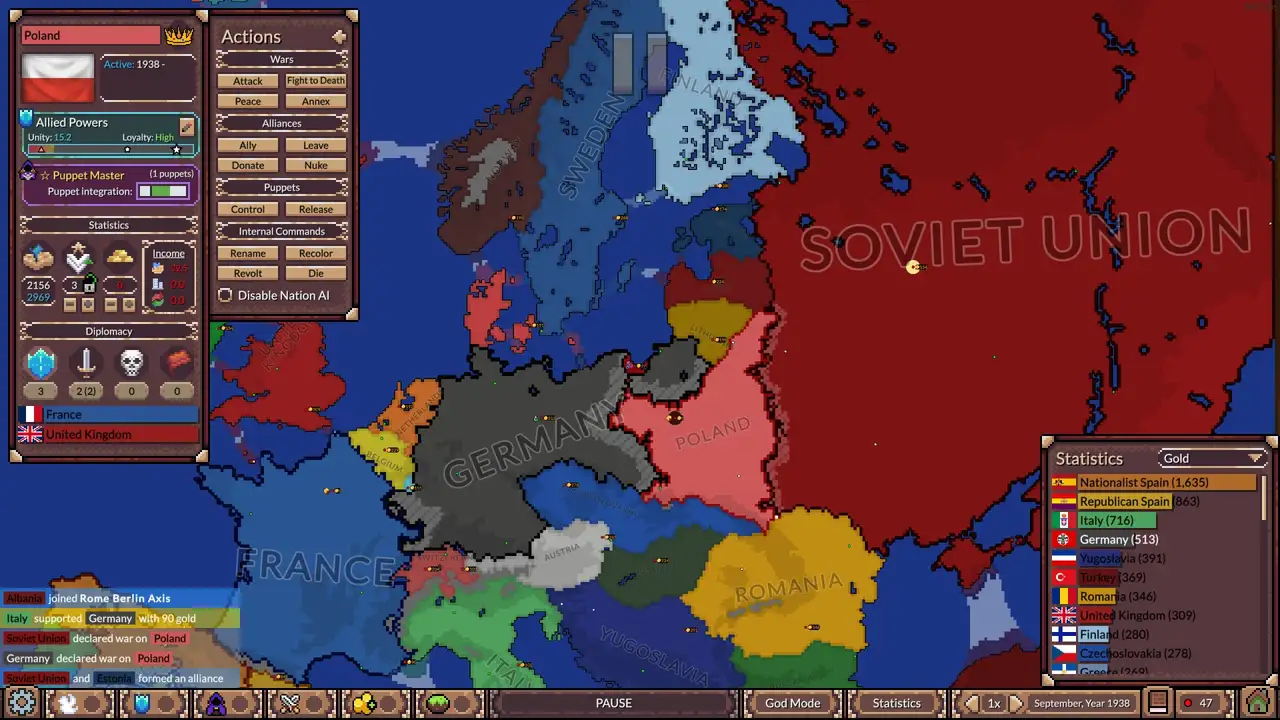1280x720 pixels.
Task: Click the lock icon beside the stability value
Action: (88, 285)
